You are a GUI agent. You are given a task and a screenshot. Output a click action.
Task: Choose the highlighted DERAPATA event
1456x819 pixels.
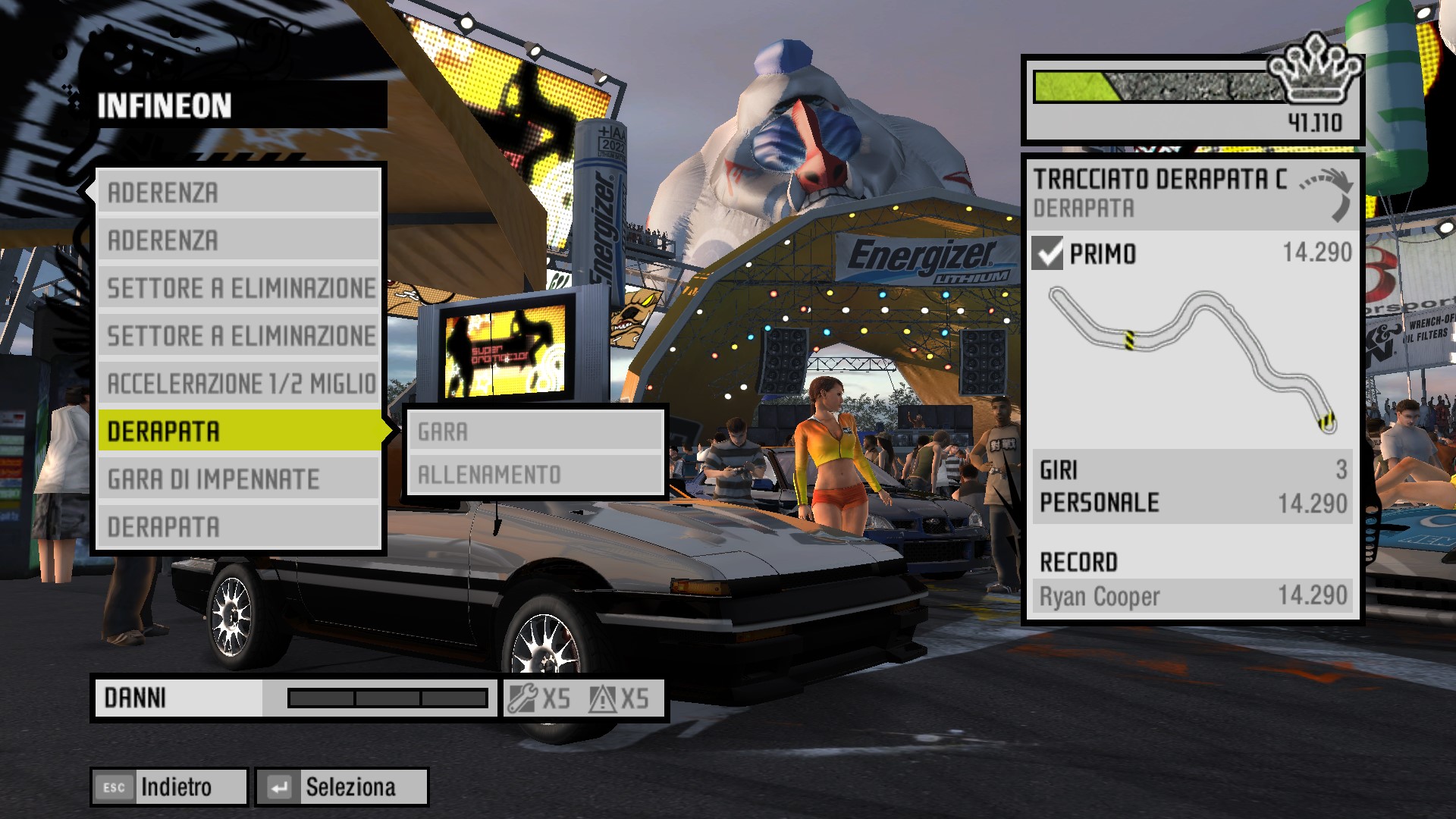click(239, 431)
